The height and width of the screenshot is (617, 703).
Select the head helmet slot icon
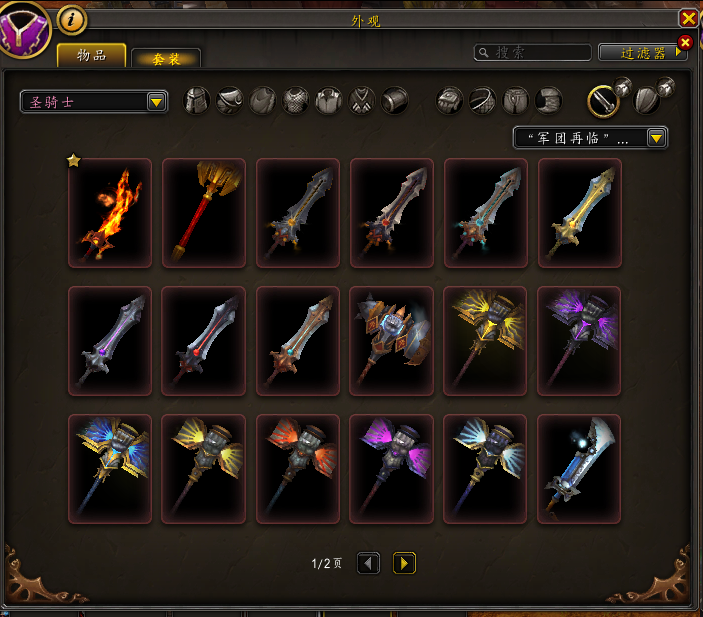[197, 100]
